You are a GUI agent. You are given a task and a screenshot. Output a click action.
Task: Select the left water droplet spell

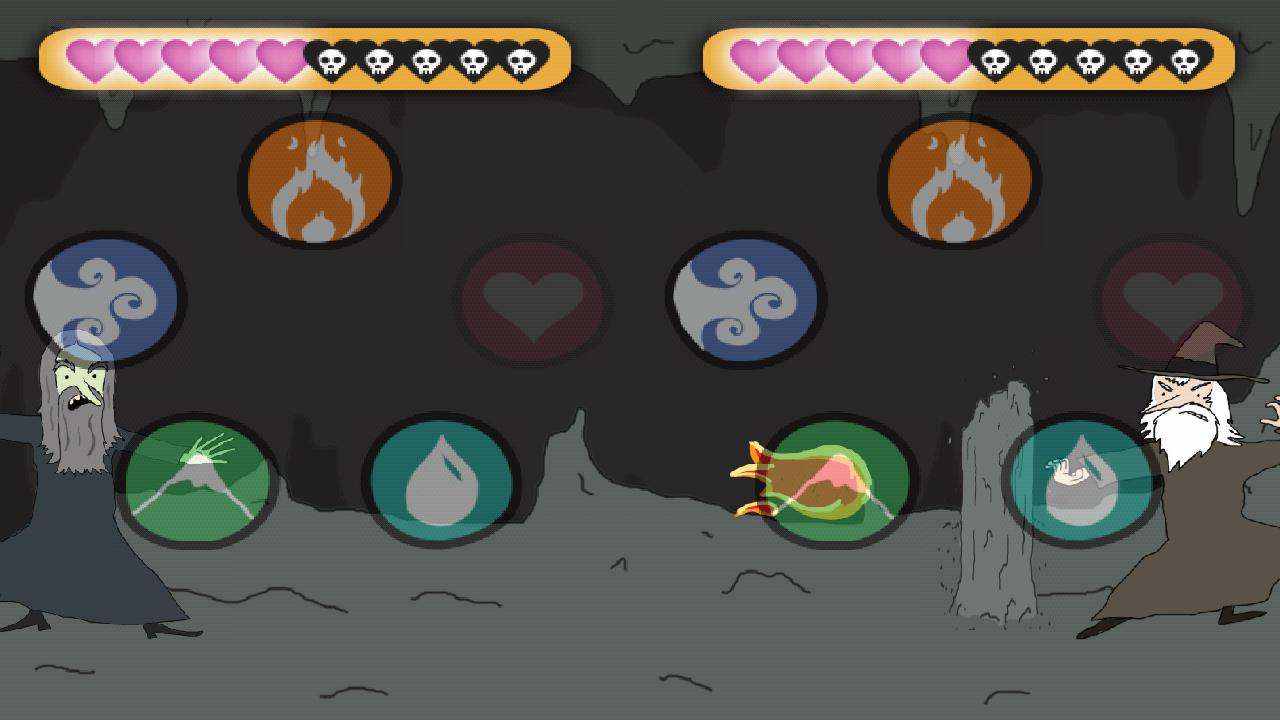pyautogui.click(x=443, y=480)
